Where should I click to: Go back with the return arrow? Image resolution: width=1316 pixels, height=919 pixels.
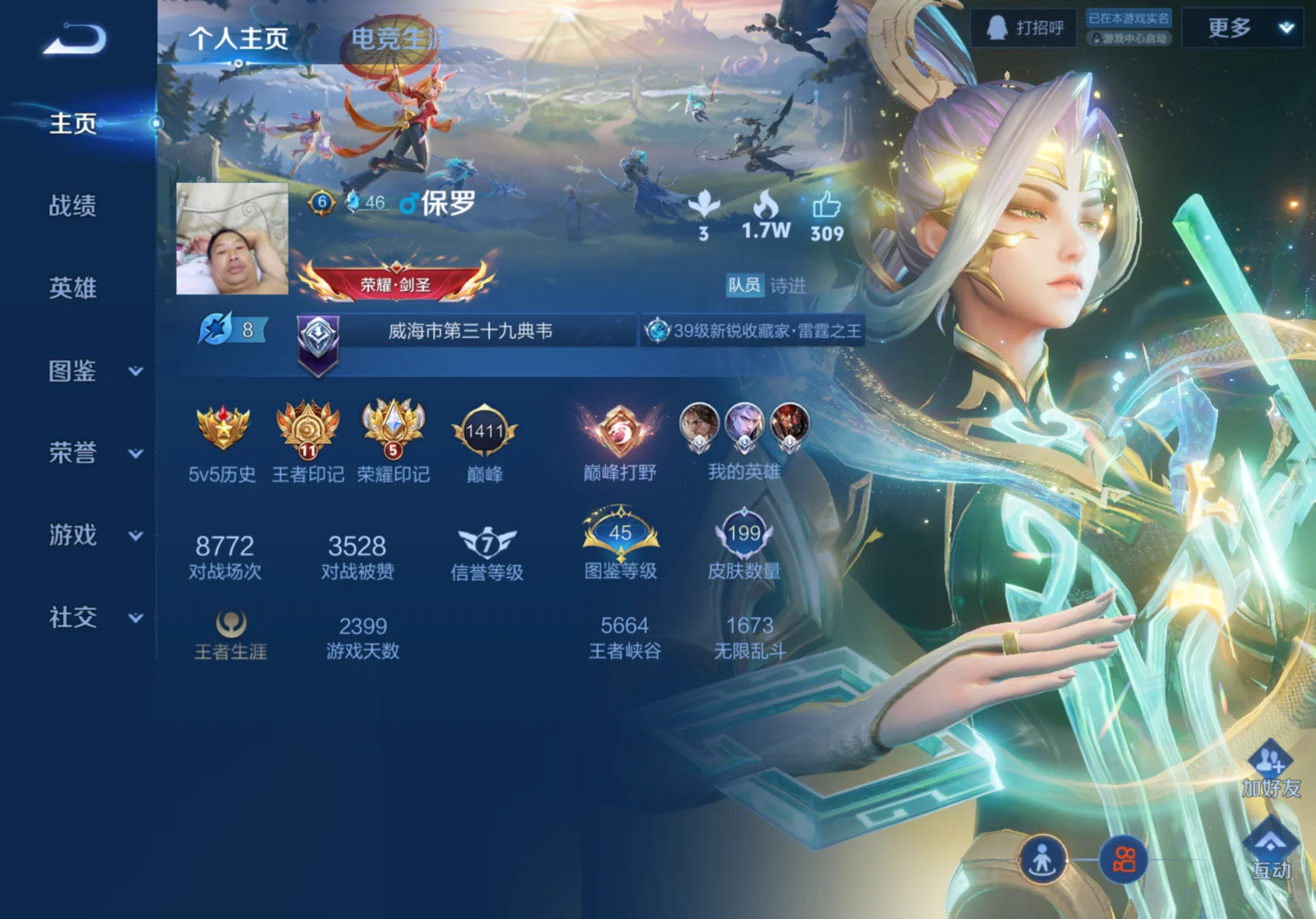coord(75,39)
